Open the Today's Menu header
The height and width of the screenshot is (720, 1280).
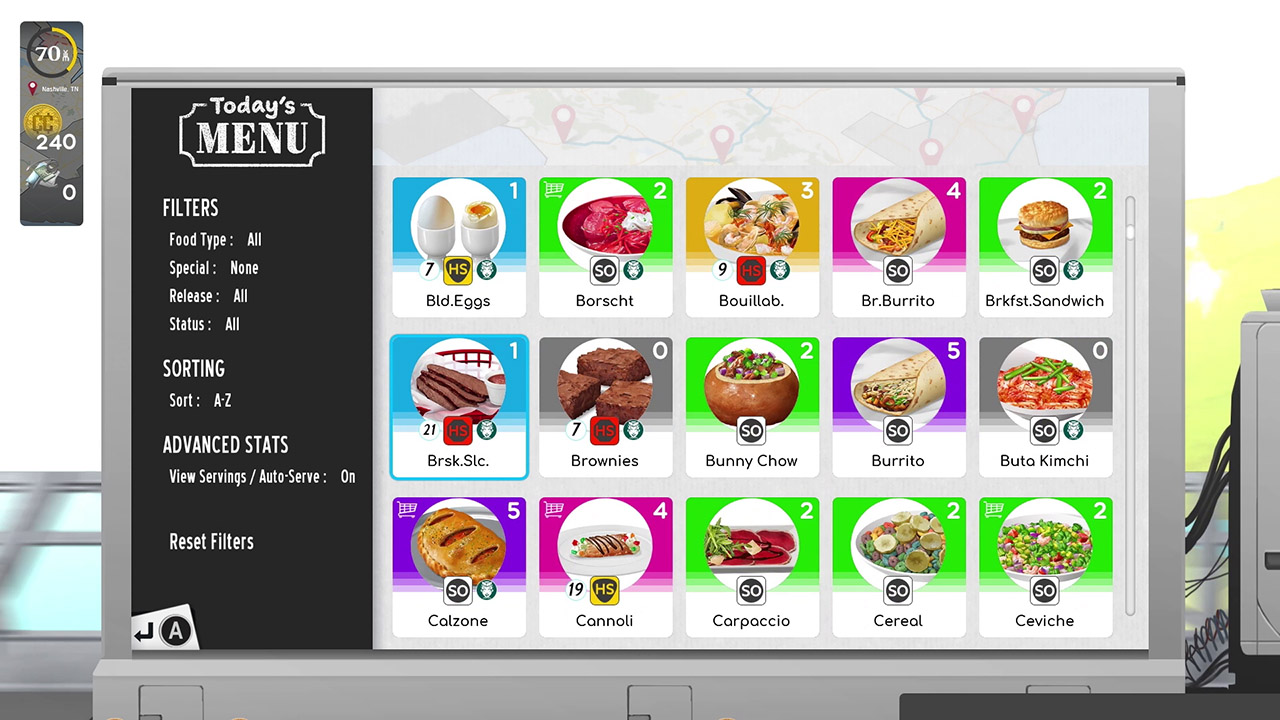(251, 131)
